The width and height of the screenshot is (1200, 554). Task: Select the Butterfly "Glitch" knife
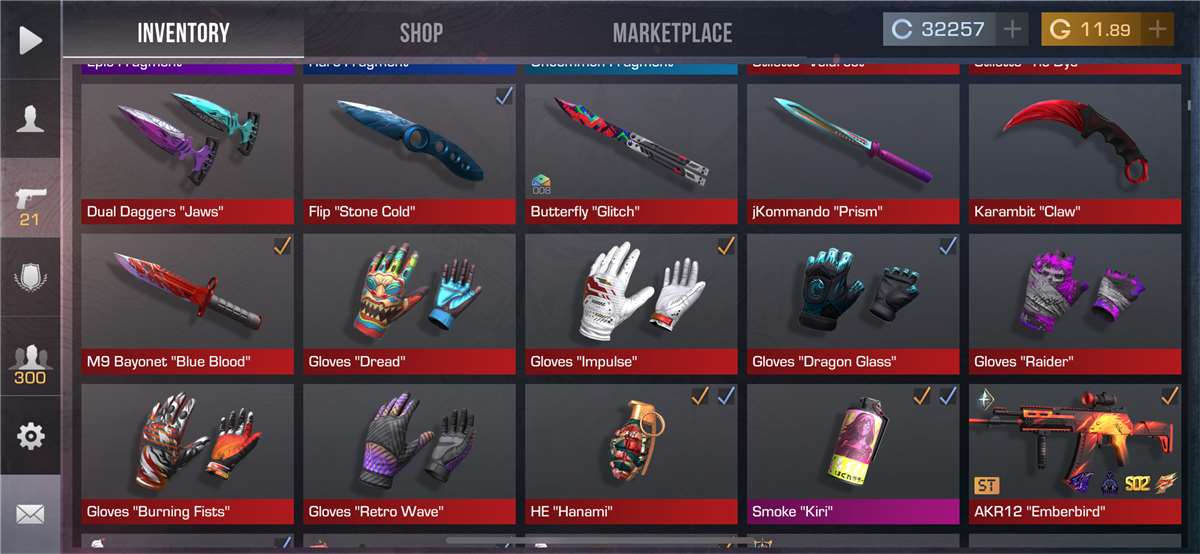tap(631, 150)
